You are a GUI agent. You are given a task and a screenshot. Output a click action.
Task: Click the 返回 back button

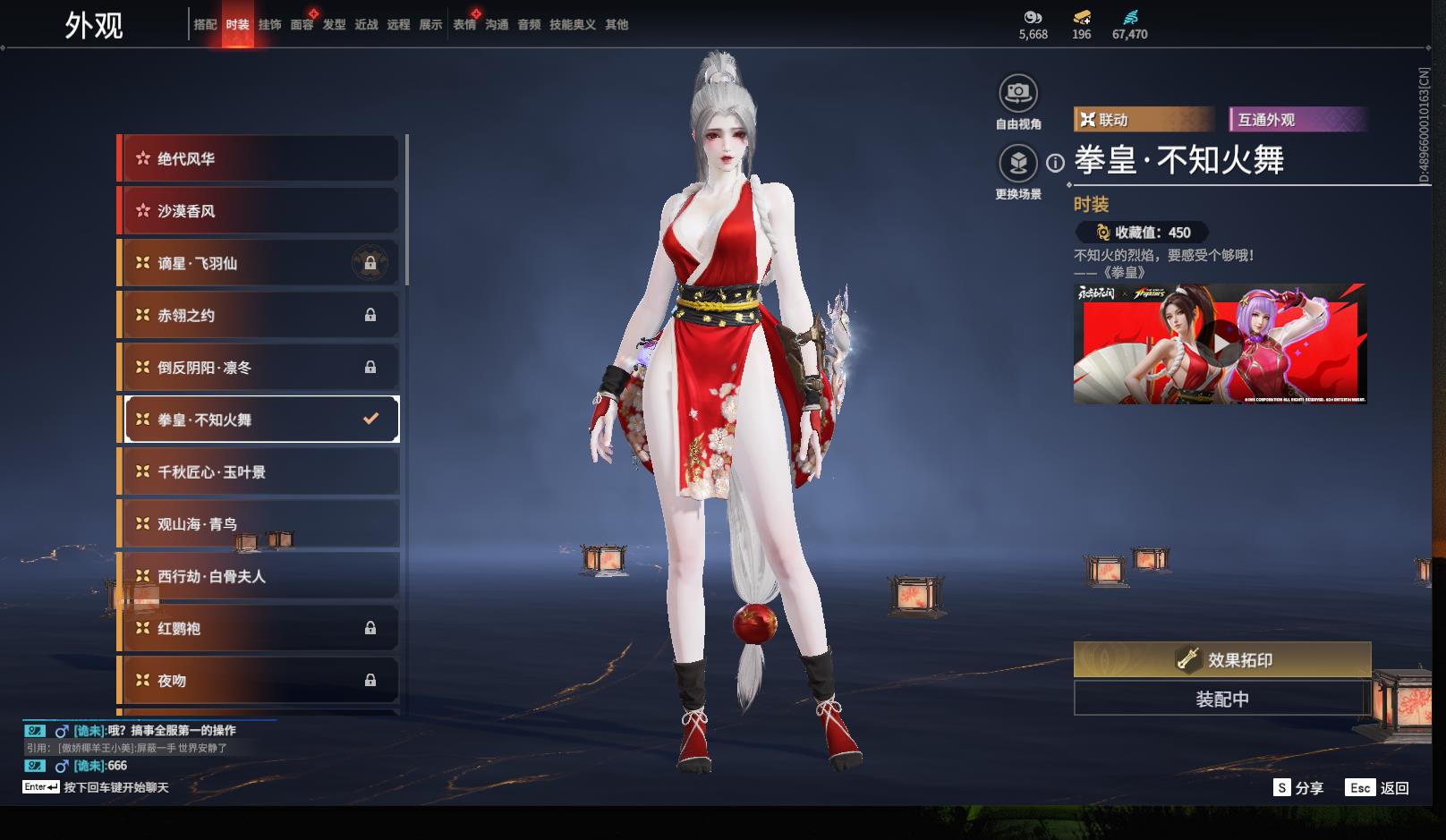click(1379, 788)
